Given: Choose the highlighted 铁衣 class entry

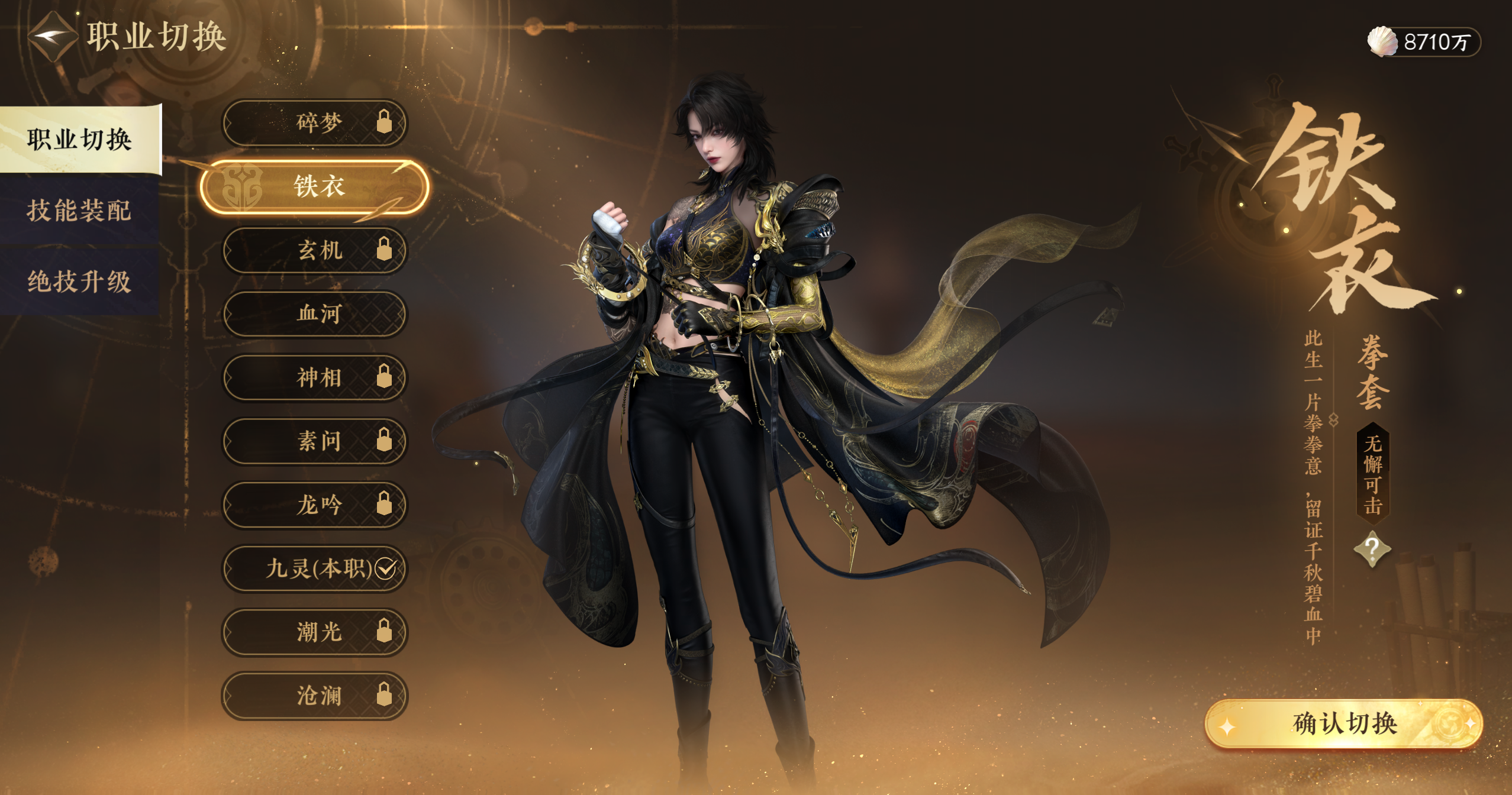Looking at the screenshot, I should pyautogui.click(x=315, y=187).
